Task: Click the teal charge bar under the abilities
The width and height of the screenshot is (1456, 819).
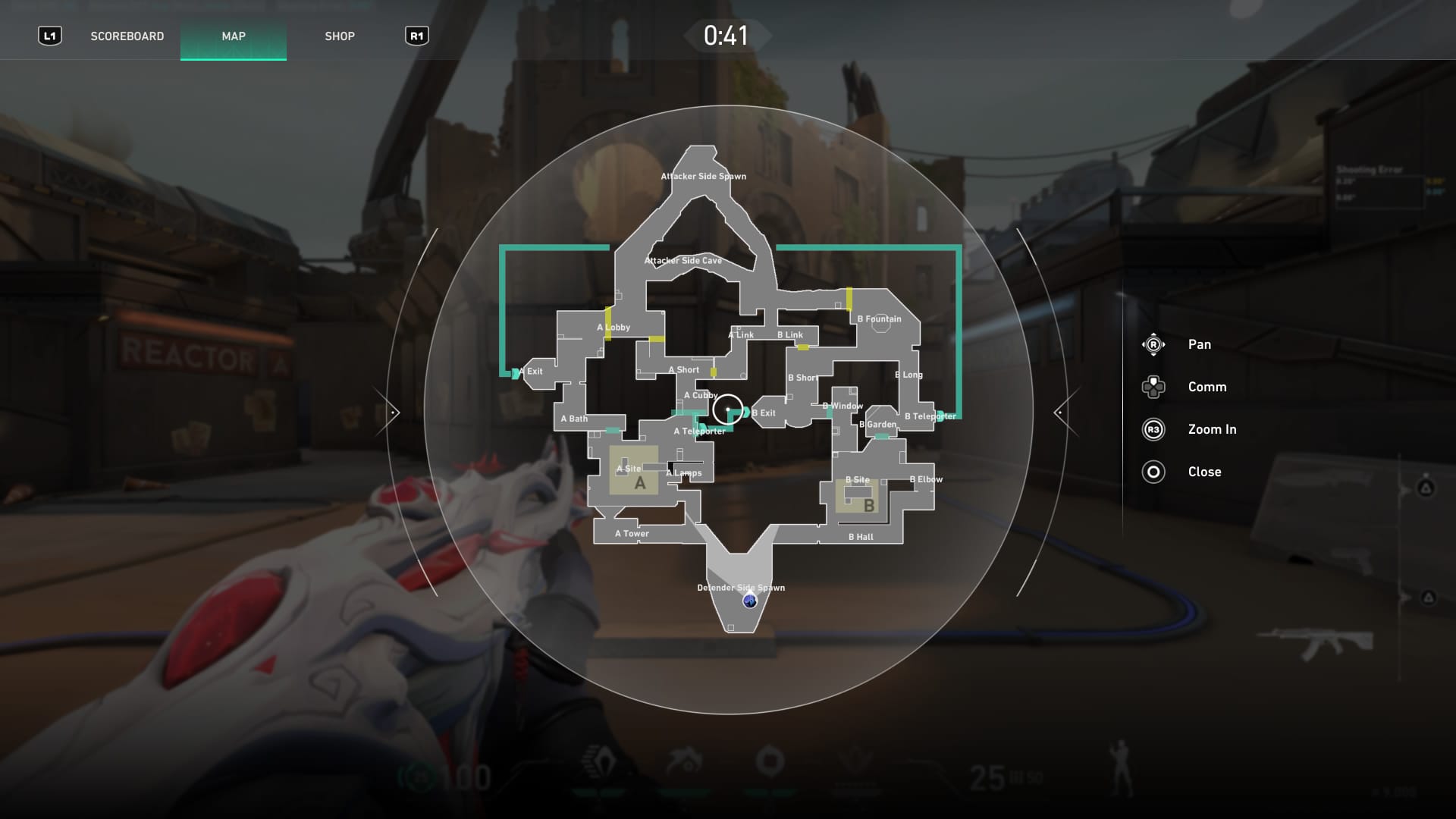Action: (682, 792)
